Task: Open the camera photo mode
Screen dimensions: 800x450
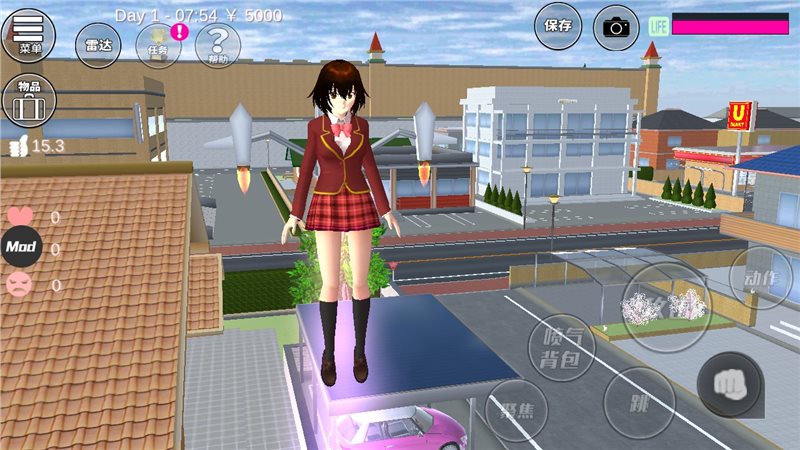Action: click(616, 27)
